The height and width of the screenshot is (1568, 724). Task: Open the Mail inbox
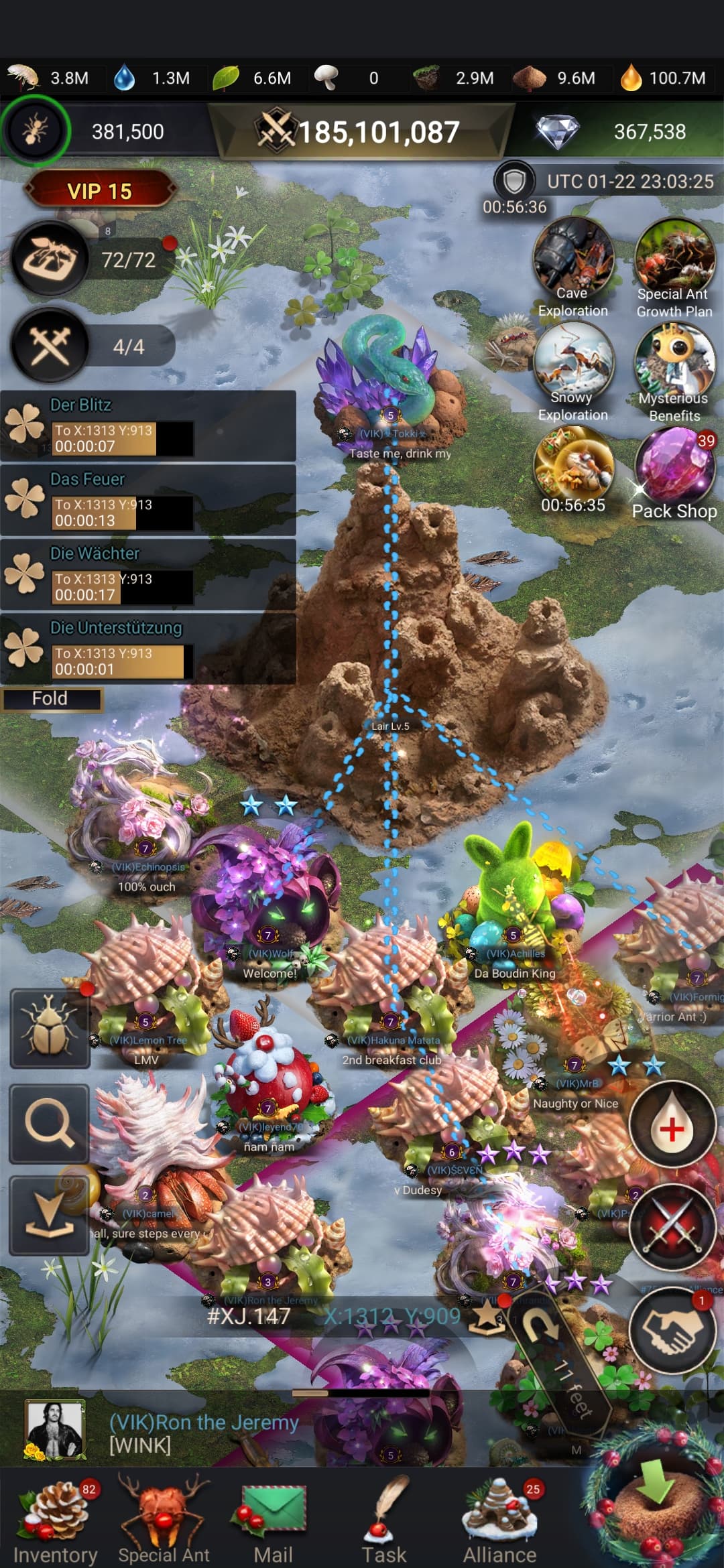(x=273, y=1518)
